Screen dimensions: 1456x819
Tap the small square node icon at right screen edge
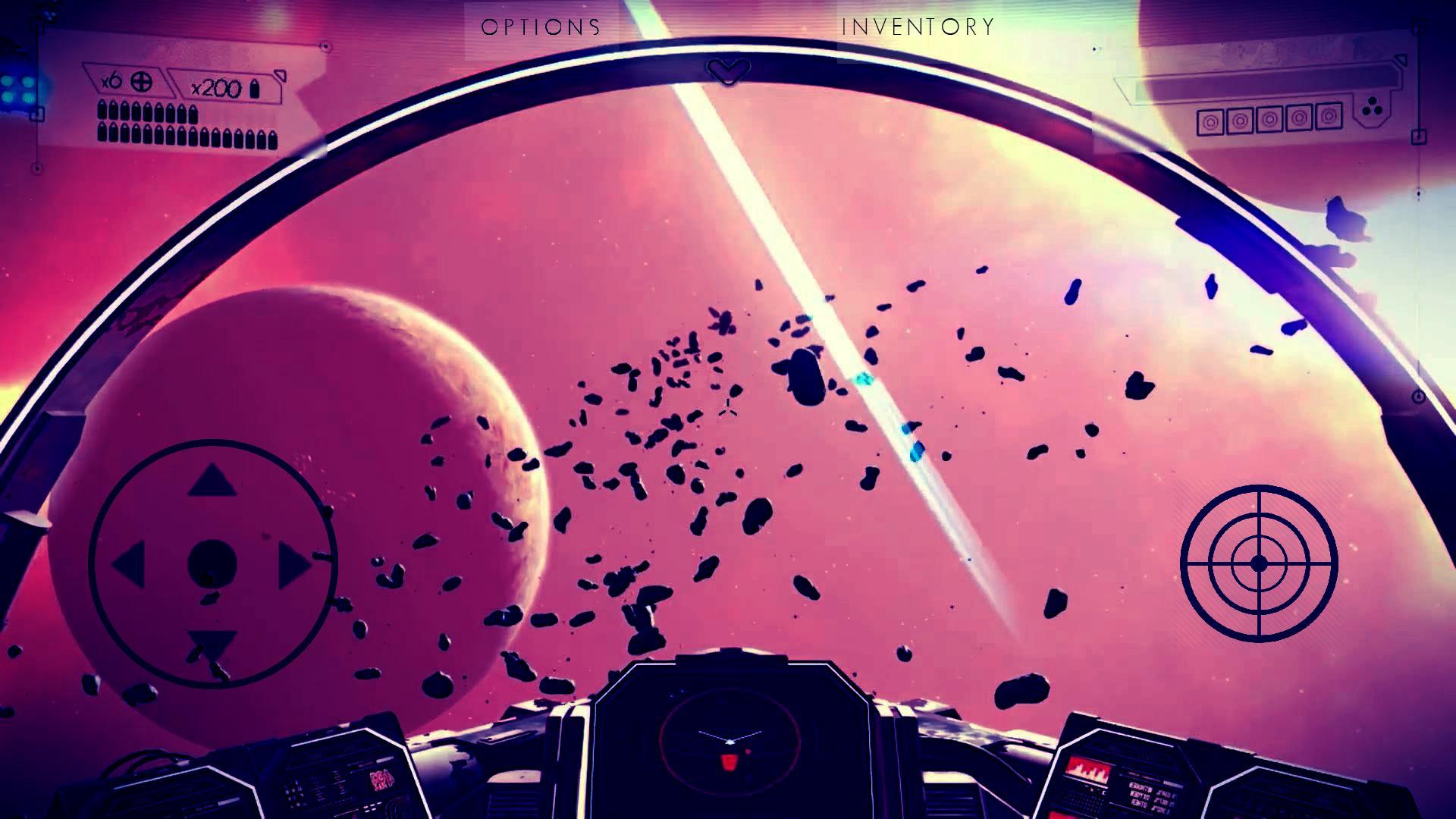point(1419,136)
